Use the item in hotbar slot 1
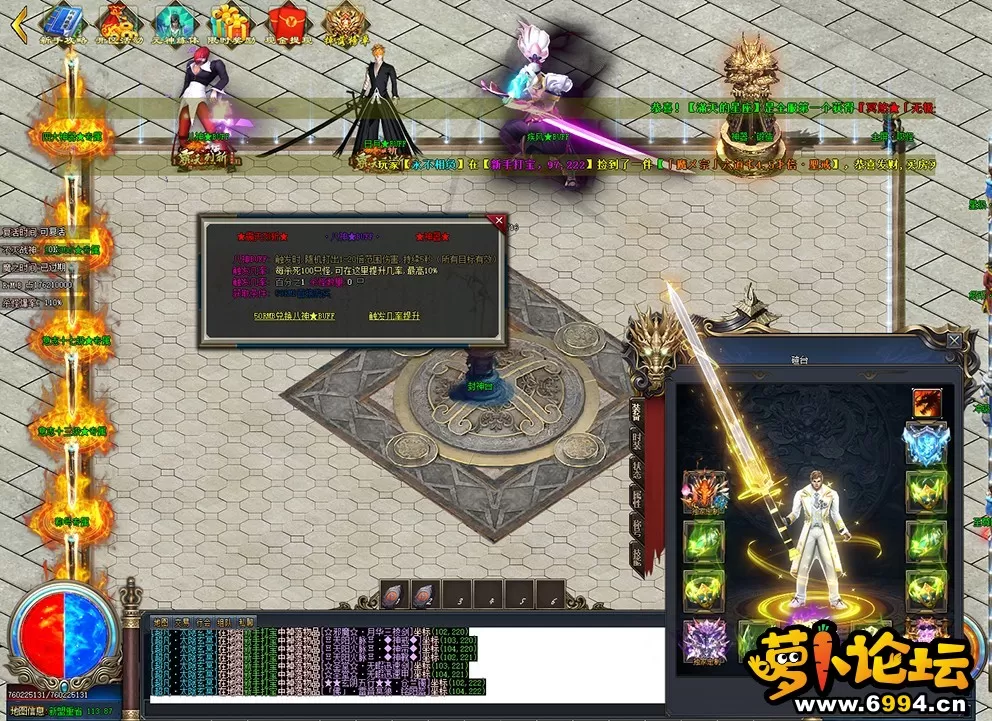The height and width of the screenshot is (721, 992). pos(393,596)
